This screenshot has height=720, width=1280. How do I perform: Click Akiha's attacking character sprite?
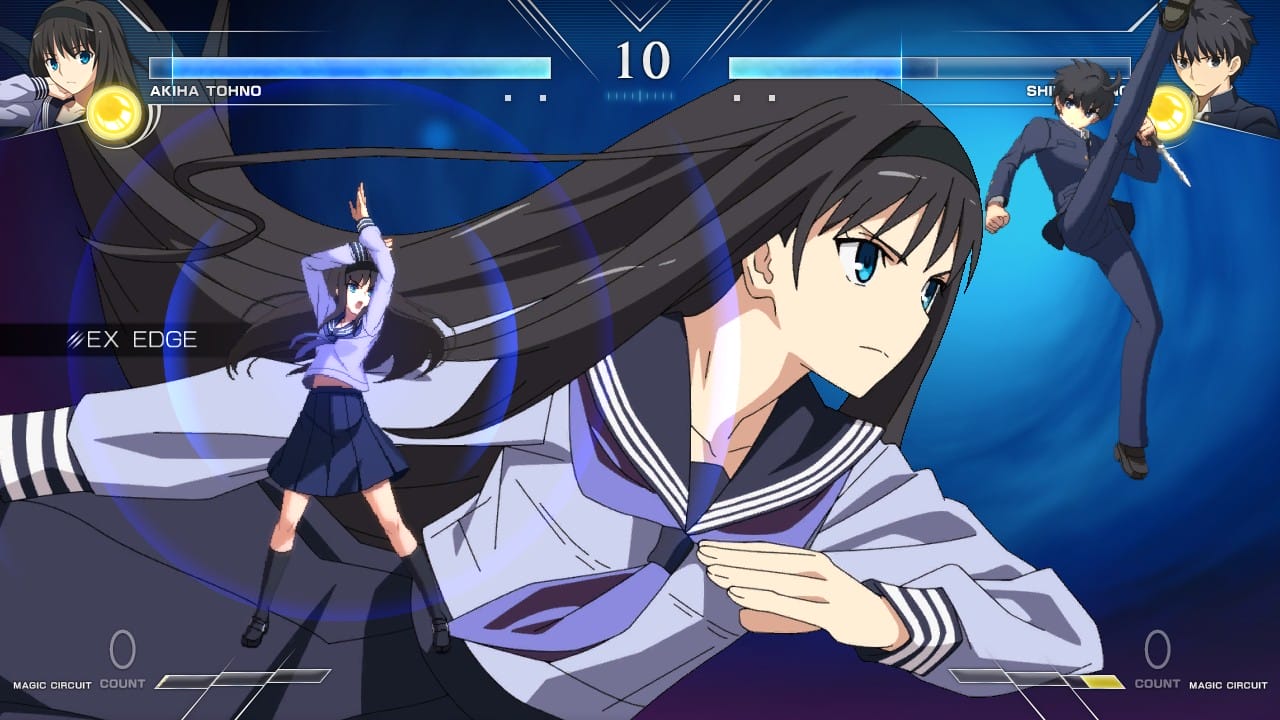click(x=350, y=400)
